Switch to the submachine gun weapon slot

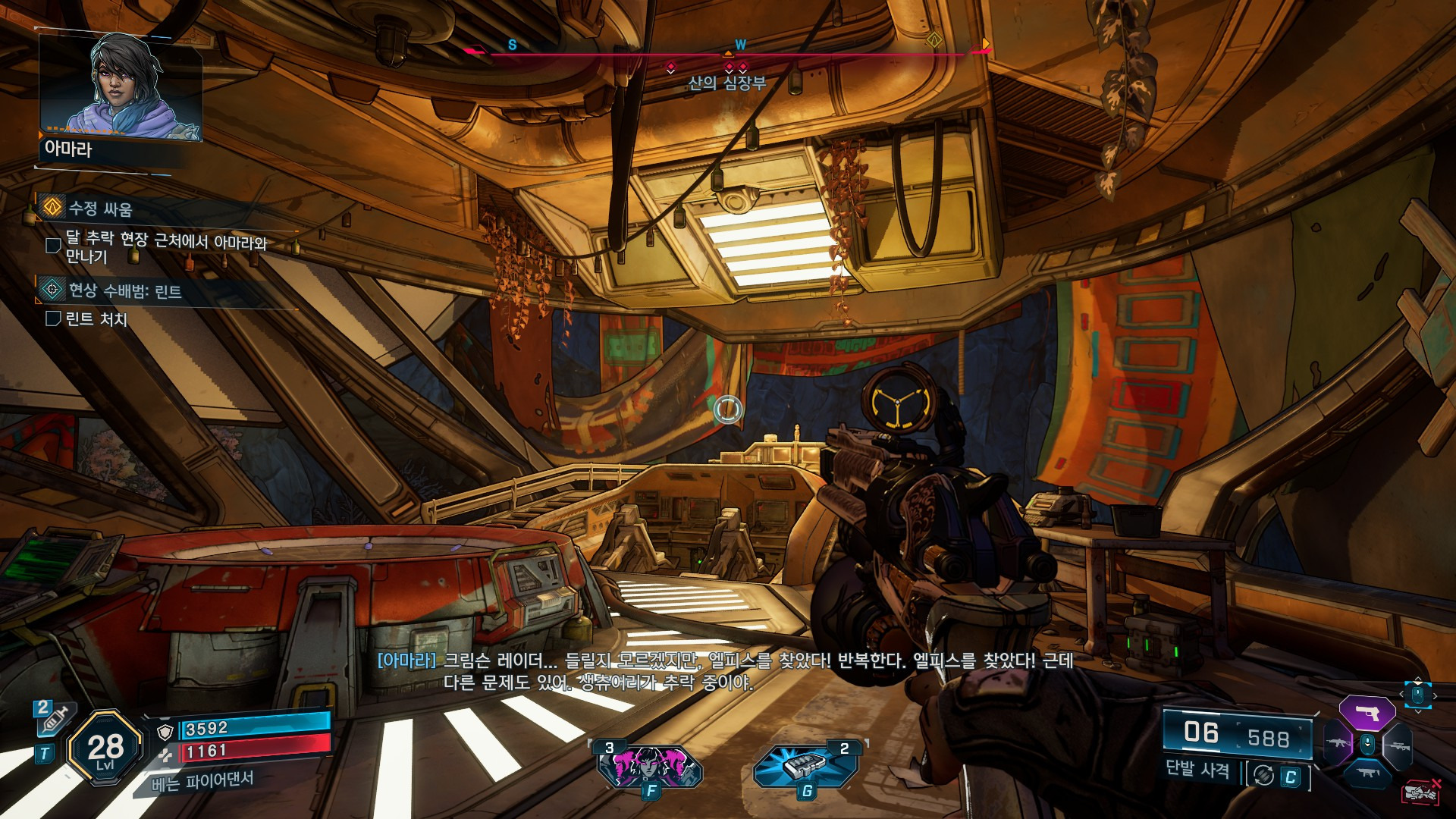pyautogui.click(x=1367, y=773)
